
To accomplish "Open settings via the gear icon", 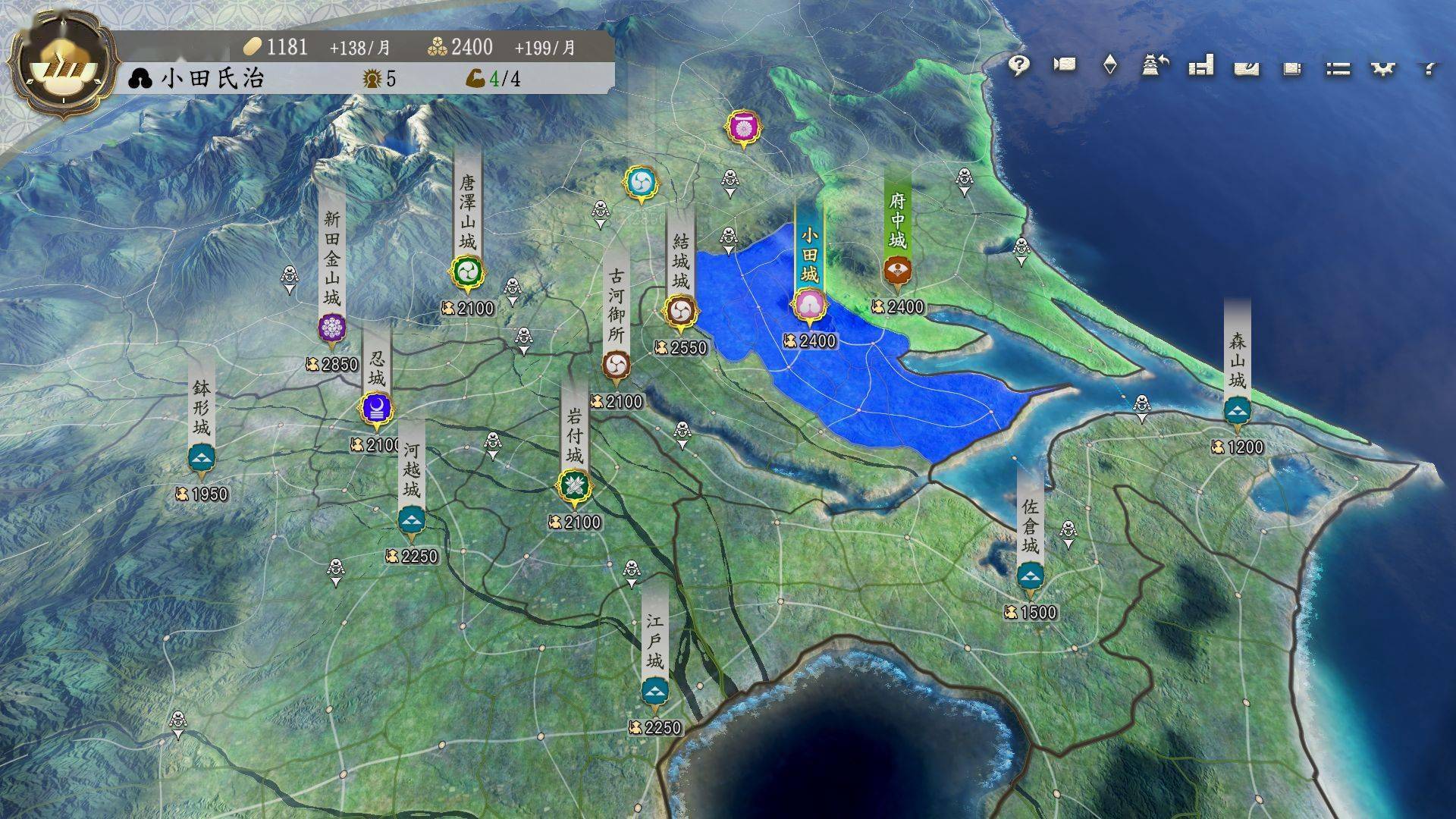I will click(x=1383, y=69).
